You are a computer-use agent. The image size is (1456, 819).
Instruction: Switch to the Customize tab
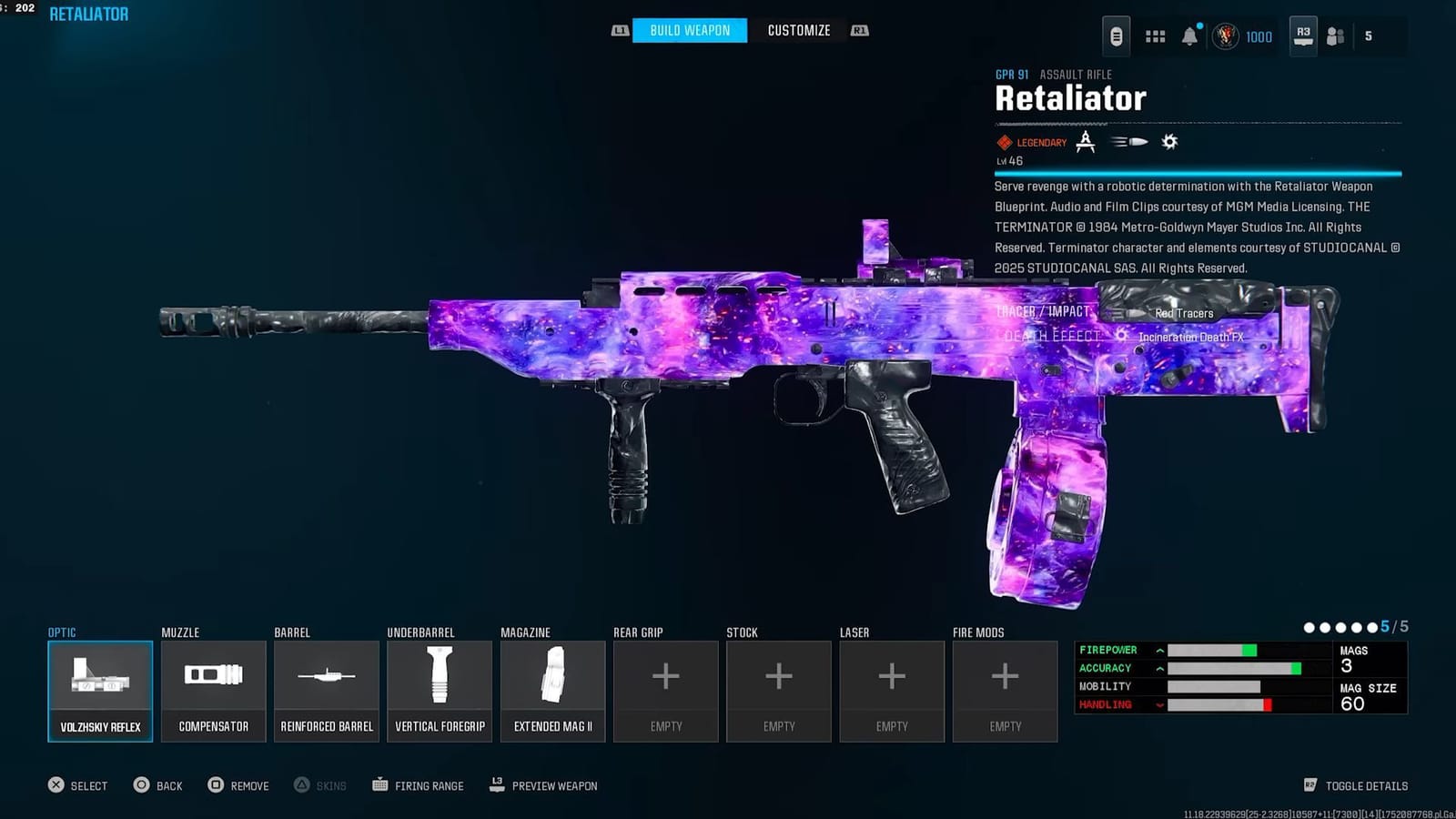pos(798,30)
